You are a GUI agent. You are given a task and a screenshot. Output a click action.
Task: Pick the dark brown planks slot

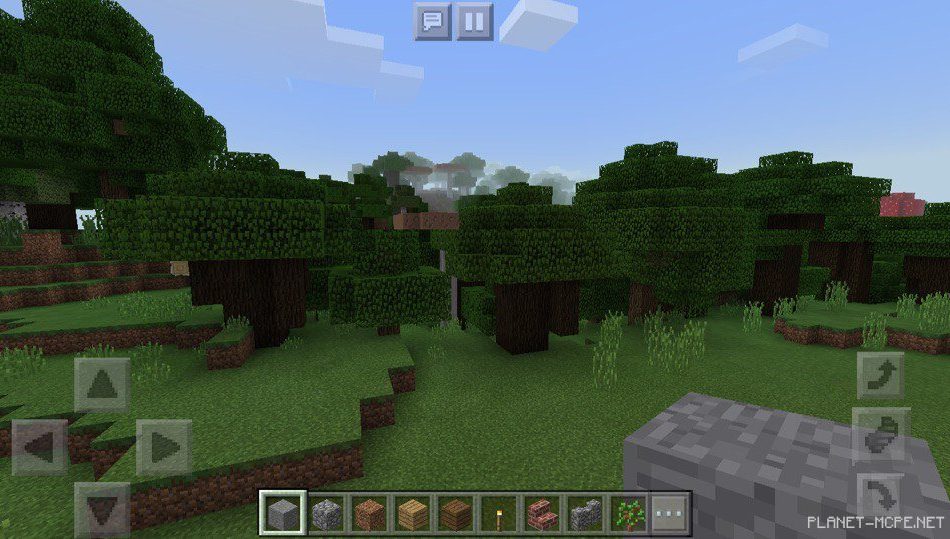click(x=457, y=514)
